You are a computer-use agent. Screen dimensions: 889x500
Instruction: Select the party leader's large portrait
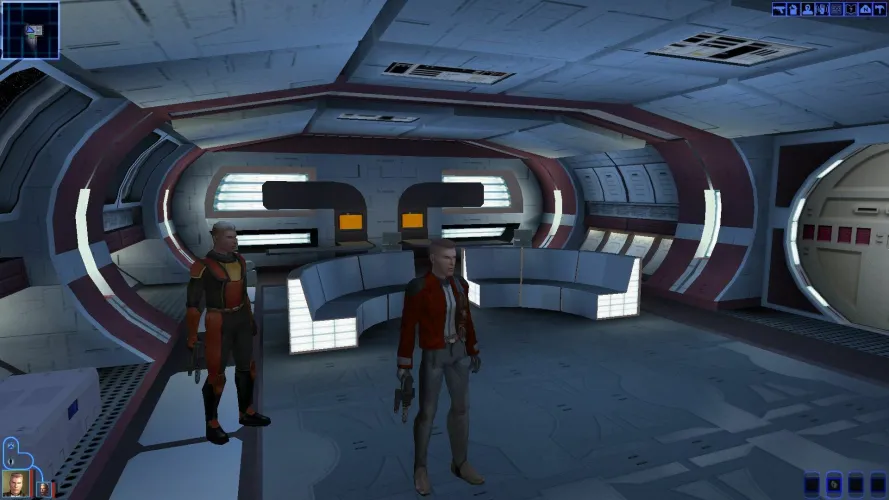click(16, 483)
